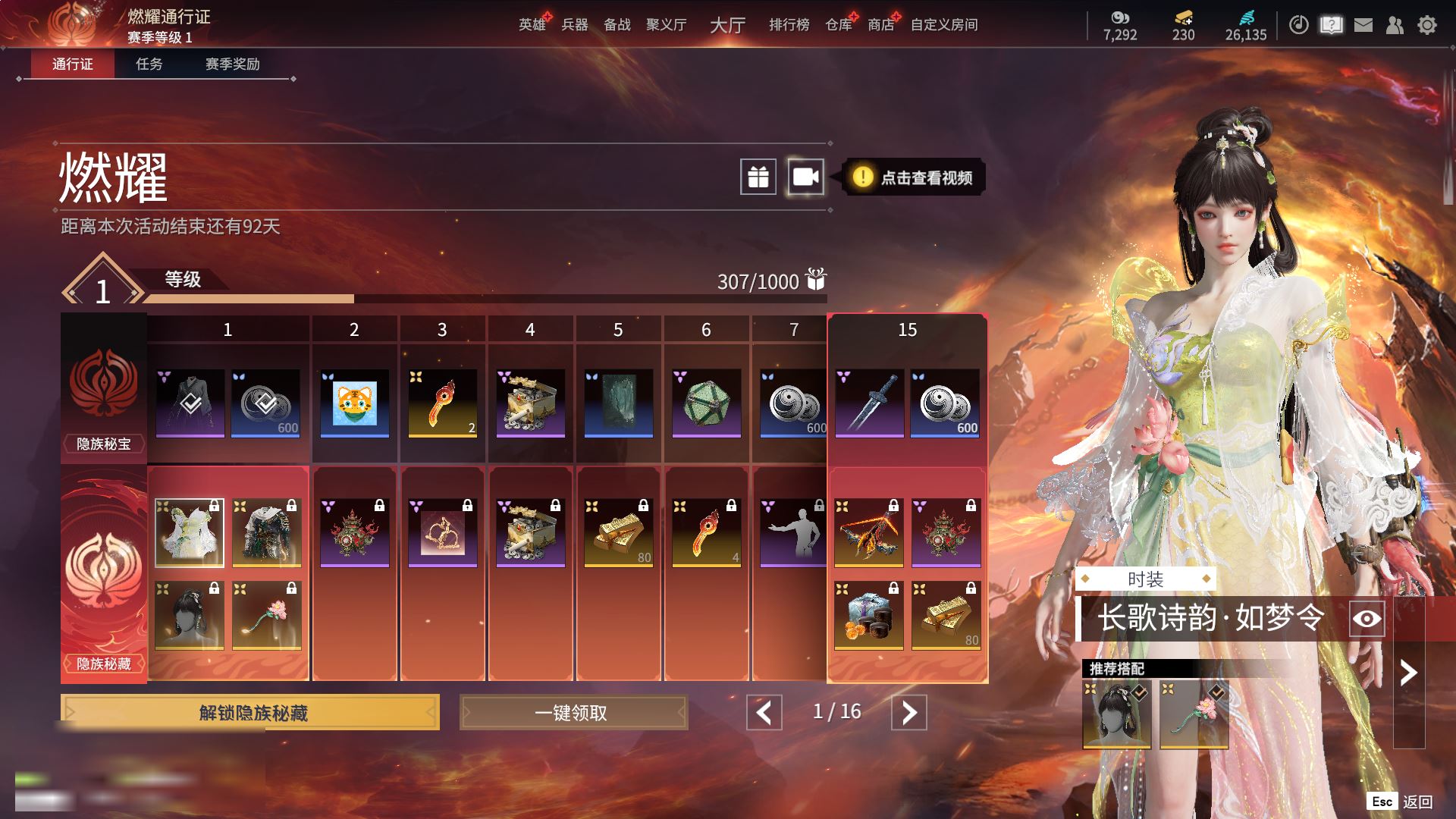Open the settings gear icon
Image resolution: width=1456 pixels, height=819 pixels.
tap(1426, 26)
